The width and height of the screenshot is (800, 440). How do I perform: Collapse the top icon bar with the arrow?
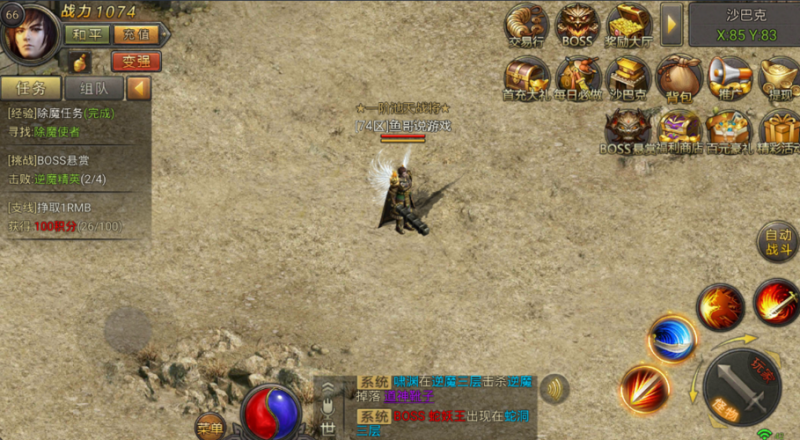(672, 22)
